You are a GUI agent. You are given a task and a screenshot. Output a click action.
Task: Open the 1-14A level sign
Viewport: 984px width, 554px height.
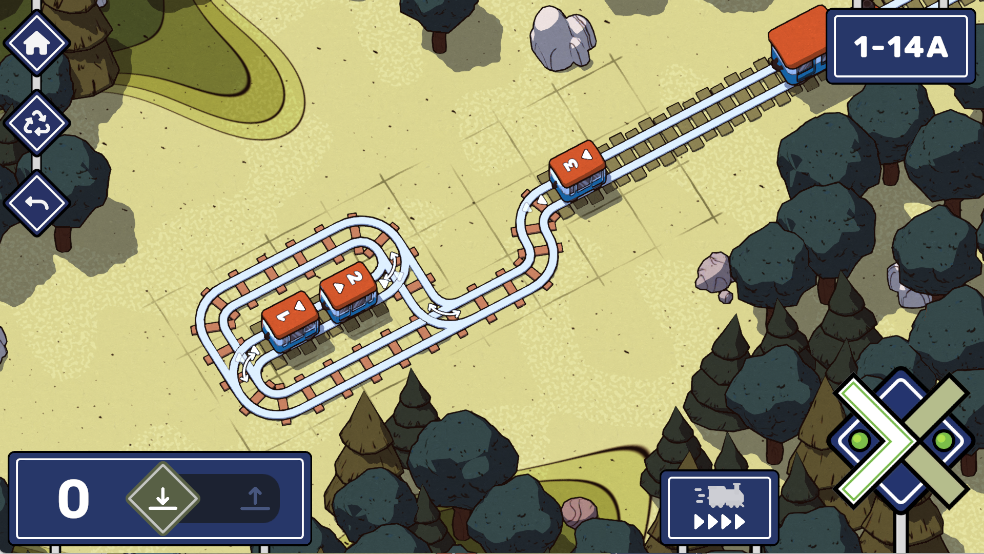[x=900, y=47]
